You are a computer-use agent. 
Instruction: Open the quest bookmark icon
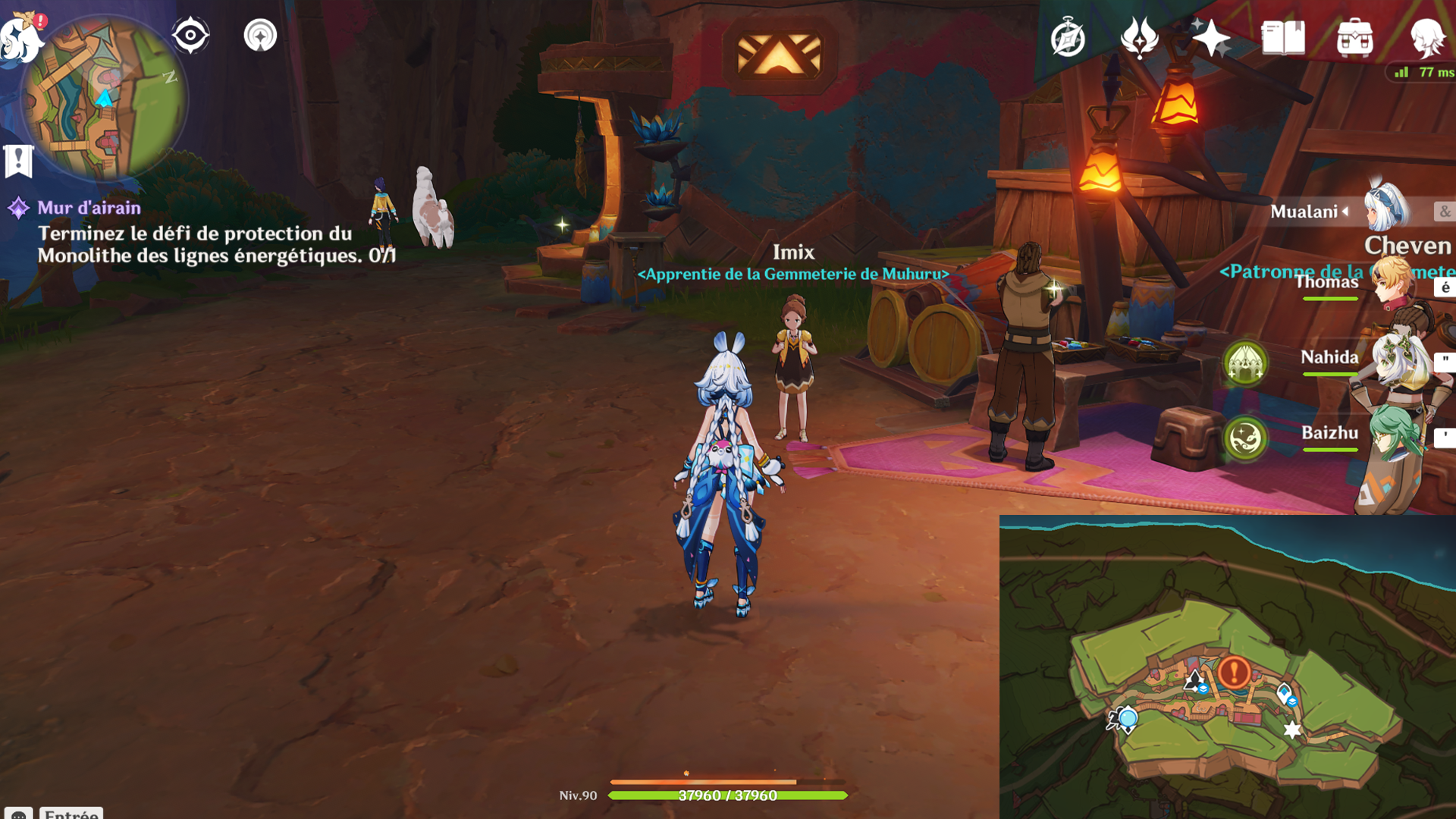point(18,161)
